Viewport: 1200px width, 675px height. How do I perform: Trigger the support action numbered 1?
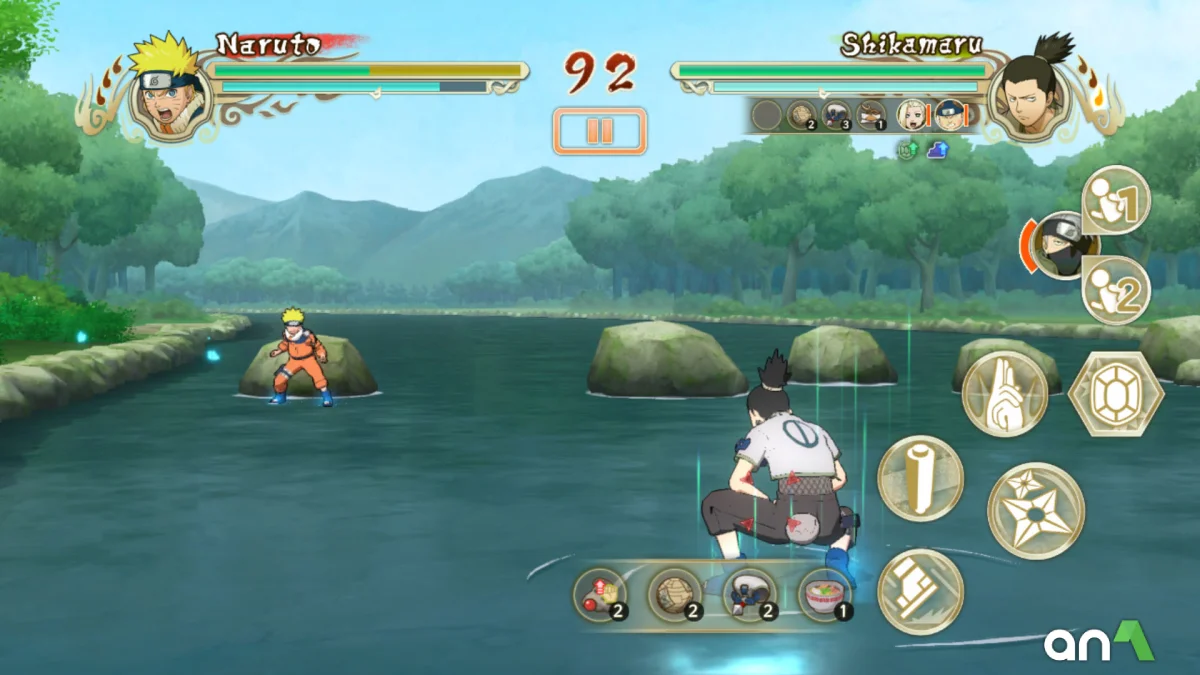tap(1116, 200)
